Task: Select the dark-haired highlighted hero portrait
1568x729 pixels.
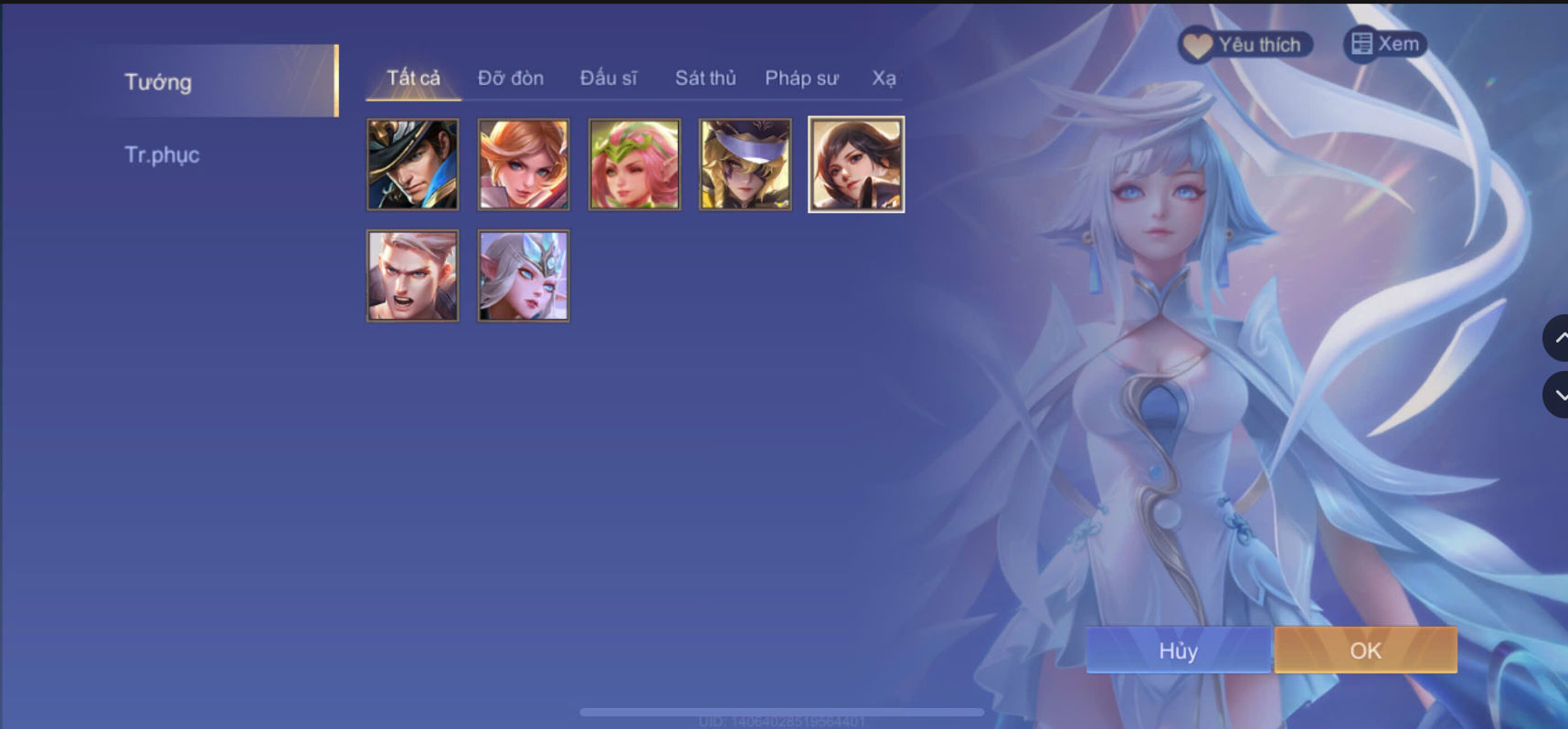Action: [x=856, y=164]
